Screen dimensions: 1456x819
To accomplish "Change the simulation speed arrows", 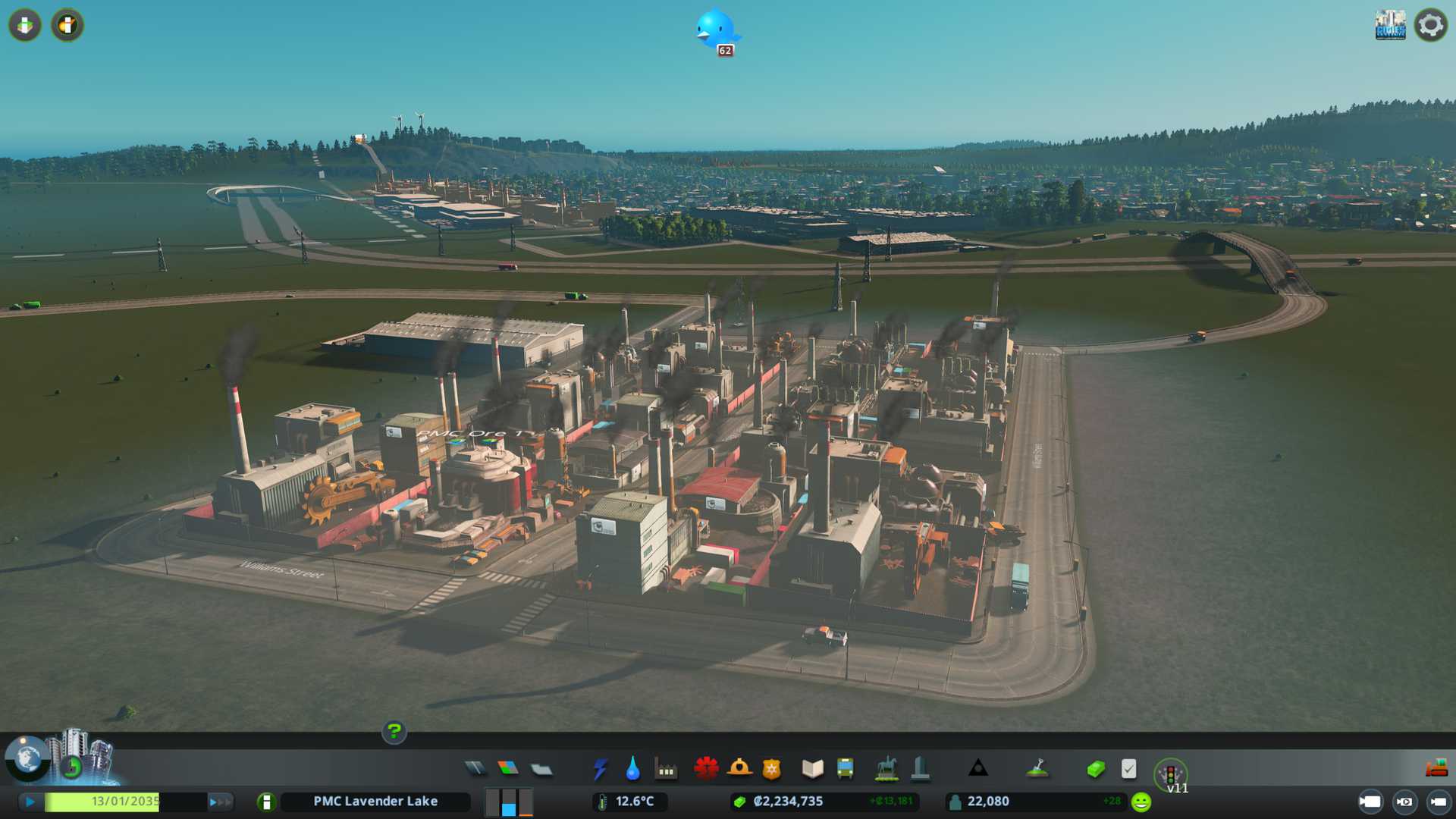I will point(220,802).
